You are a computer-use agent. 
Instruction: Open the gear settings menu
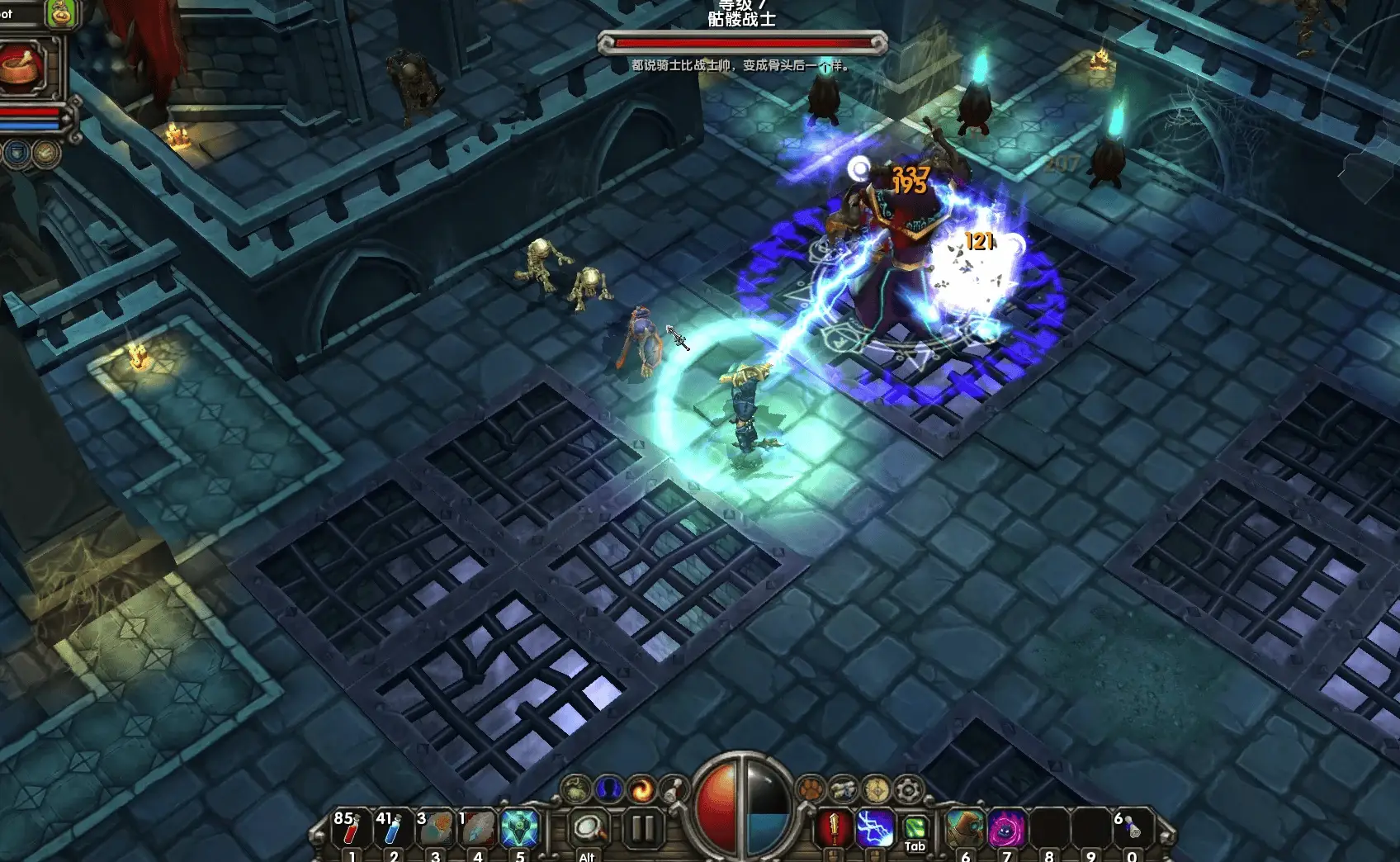coord(908,790)
